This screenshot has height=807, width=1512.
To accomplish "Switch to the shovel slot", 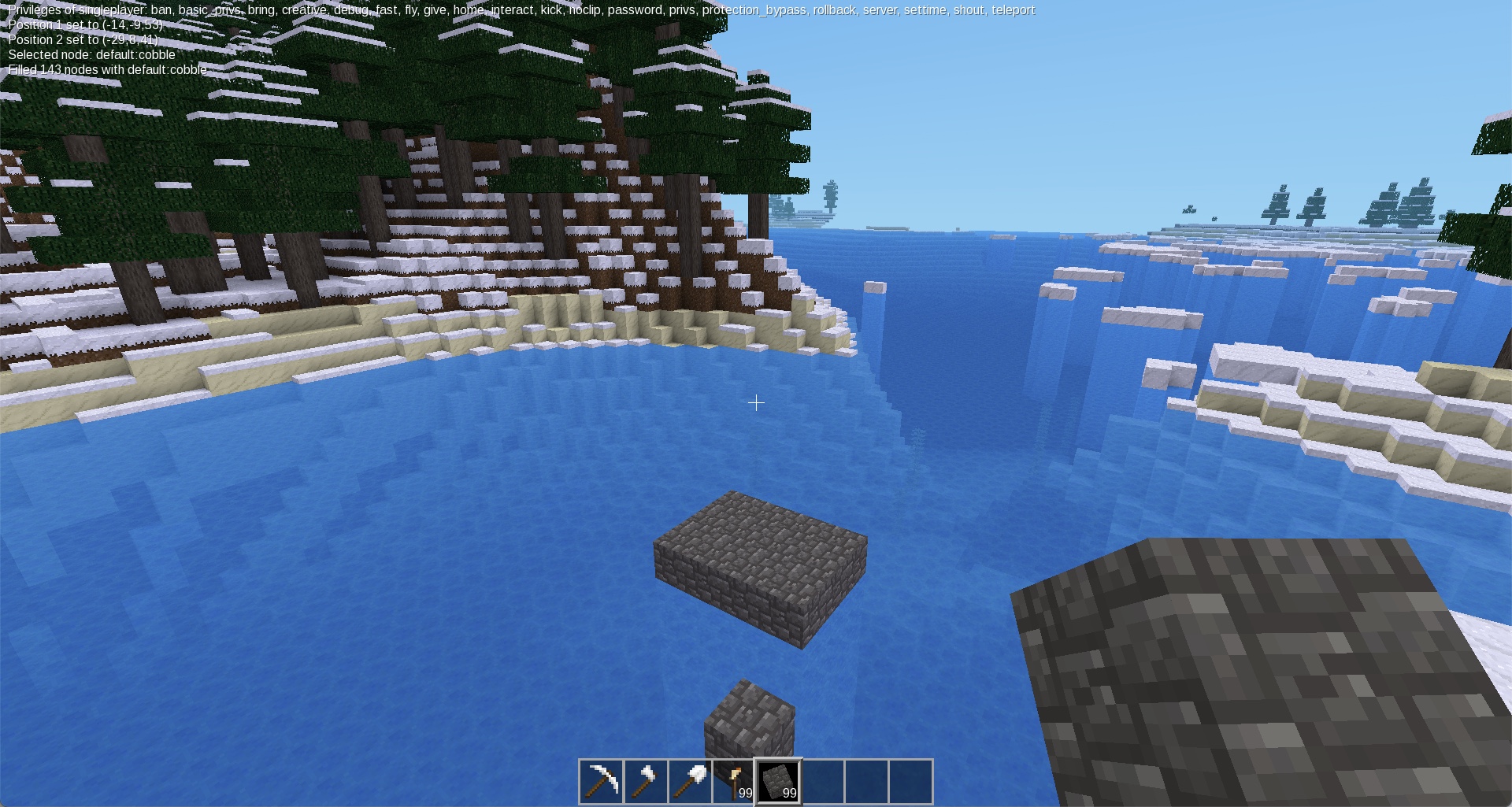I will tap(690, 781).
